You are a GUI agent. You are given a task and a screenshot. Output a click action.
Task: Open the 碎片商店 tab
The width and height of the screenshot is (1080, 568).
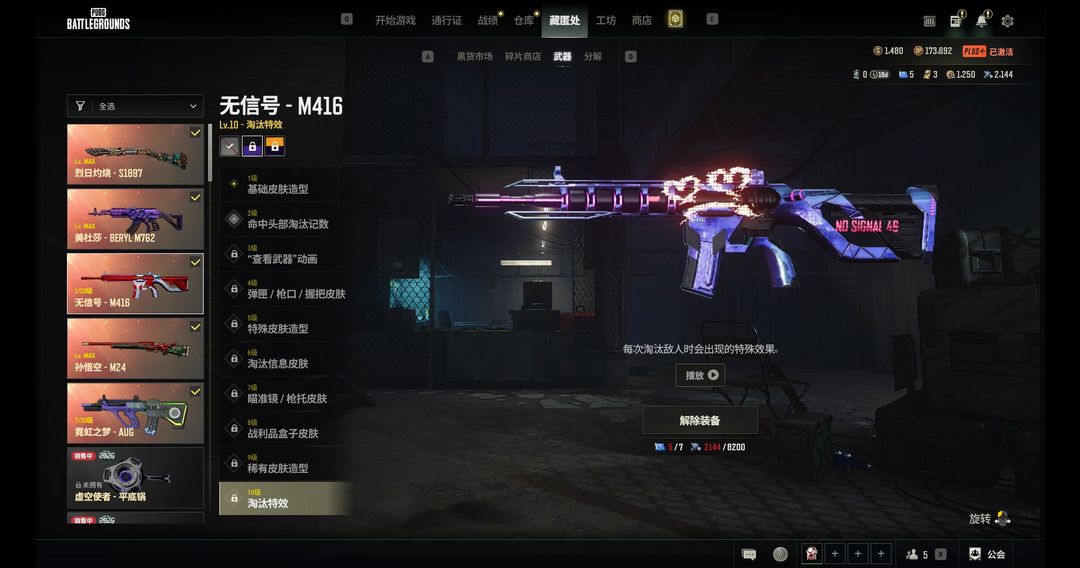tap(522, 57)
